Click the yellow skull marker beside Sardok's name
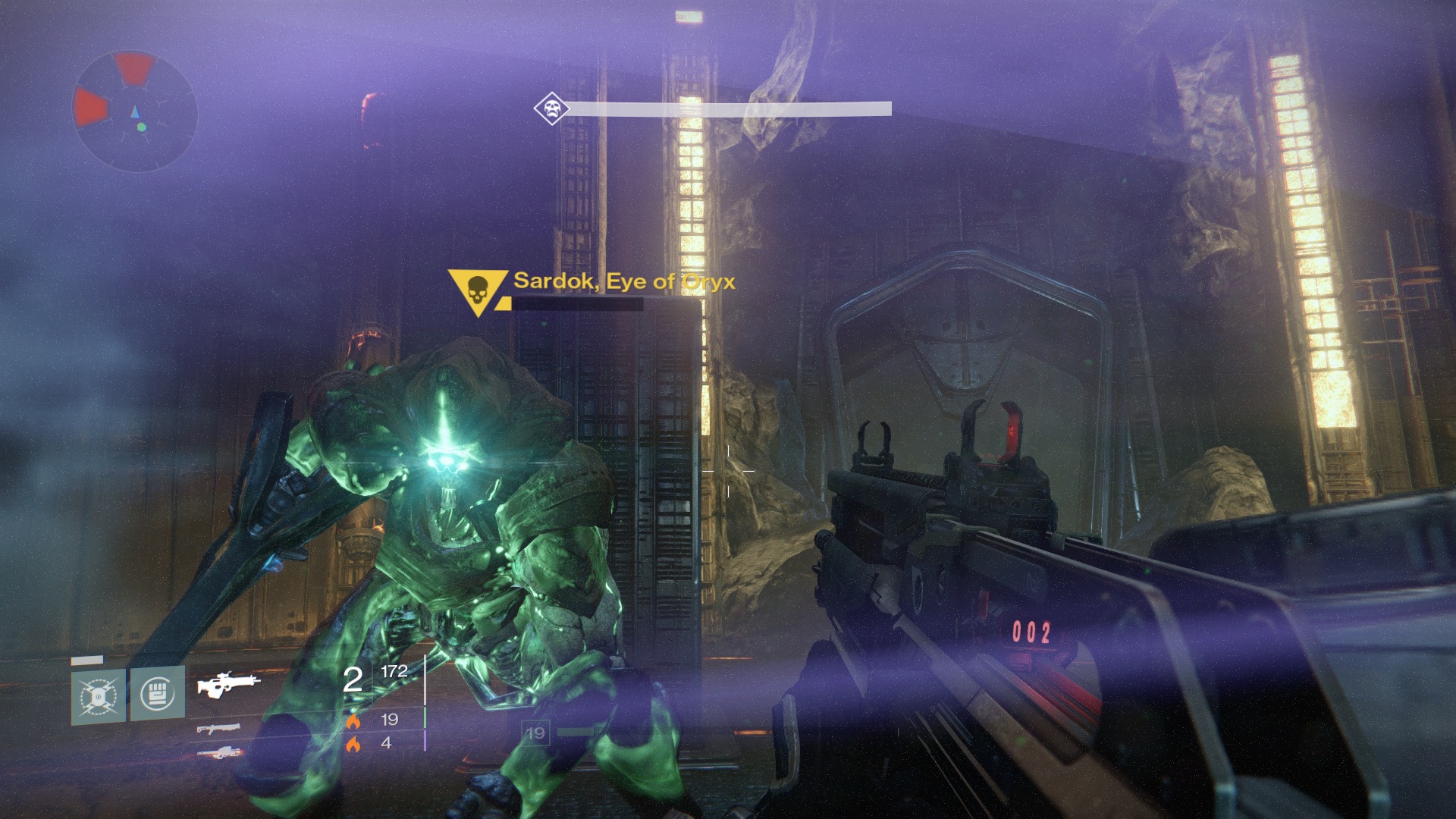This screenshot has height=819, width=1456. [478, 290]
